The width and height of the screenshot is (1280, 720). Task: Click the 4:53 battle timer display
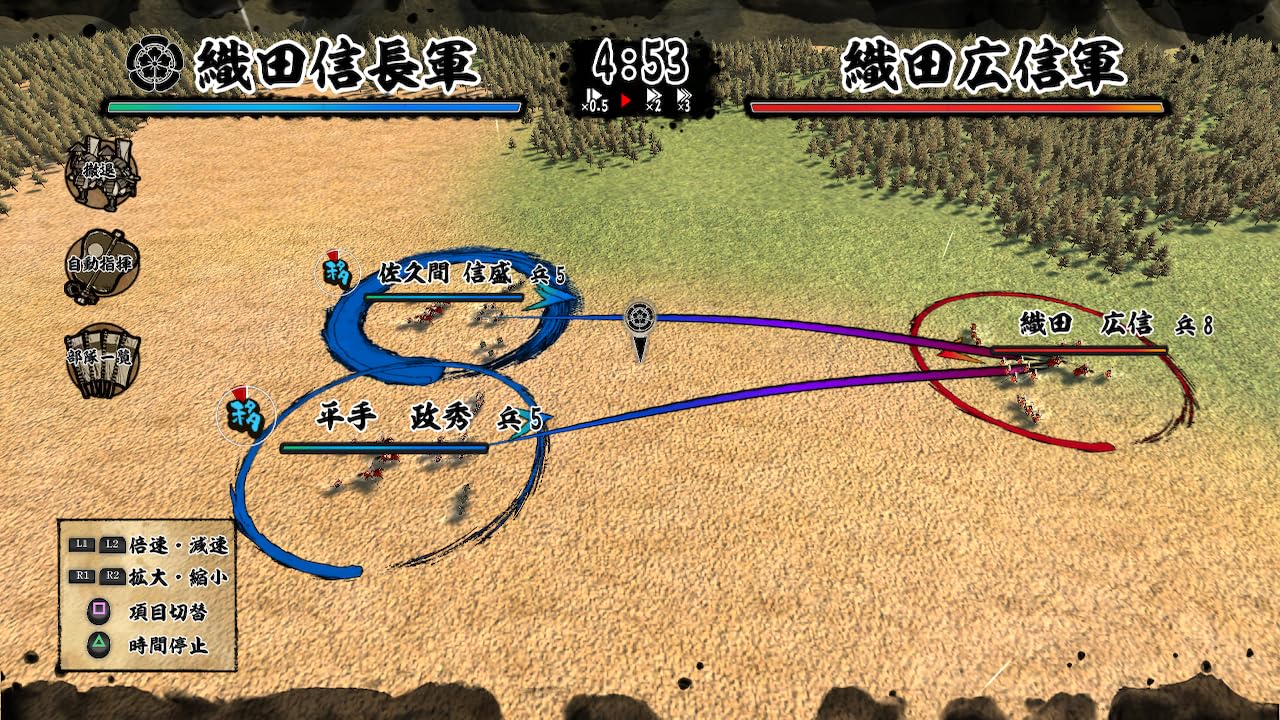click(x=638, y=58)
